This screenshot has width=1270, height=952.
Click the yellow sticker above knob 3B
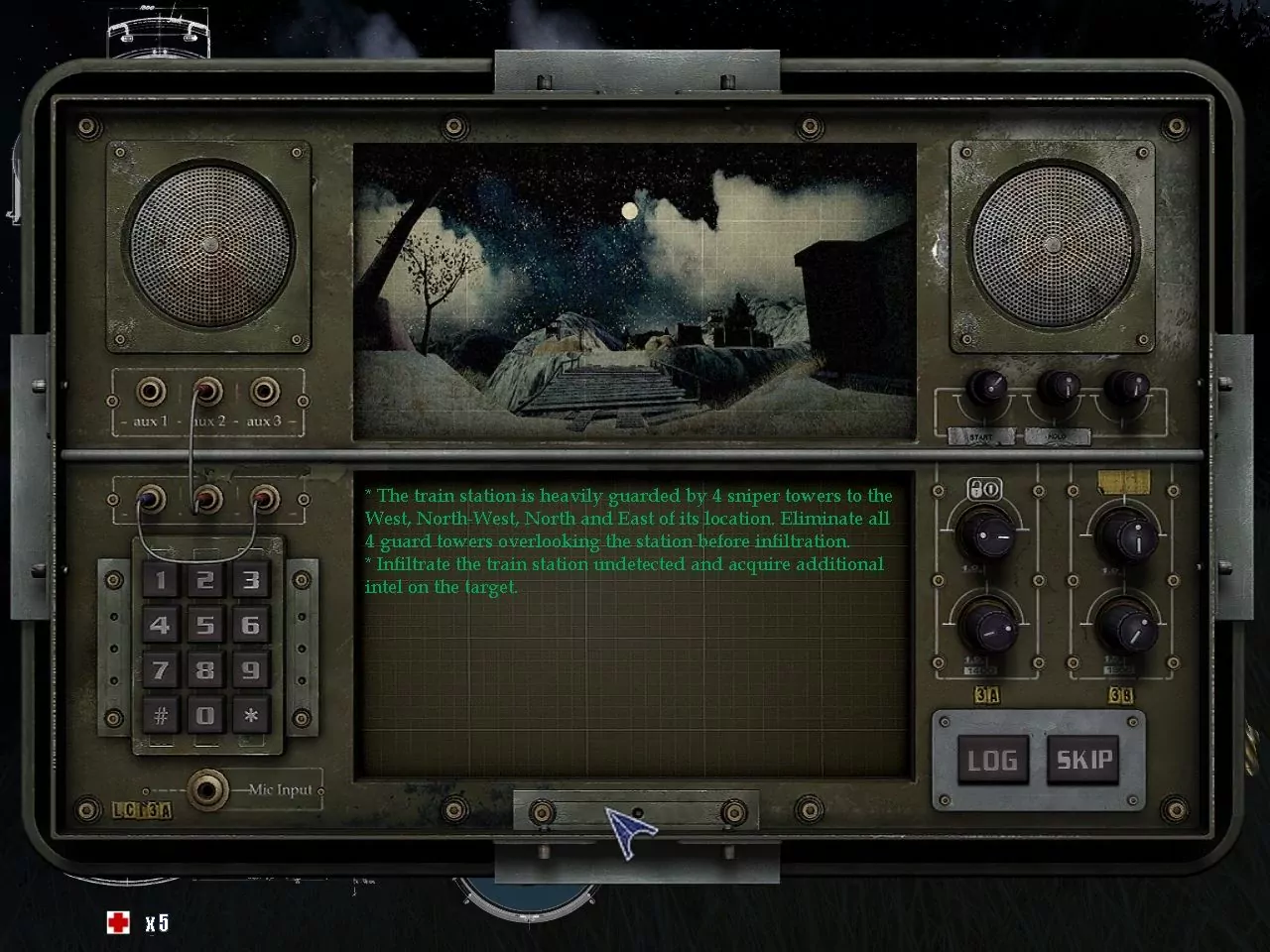point(1122,483)
